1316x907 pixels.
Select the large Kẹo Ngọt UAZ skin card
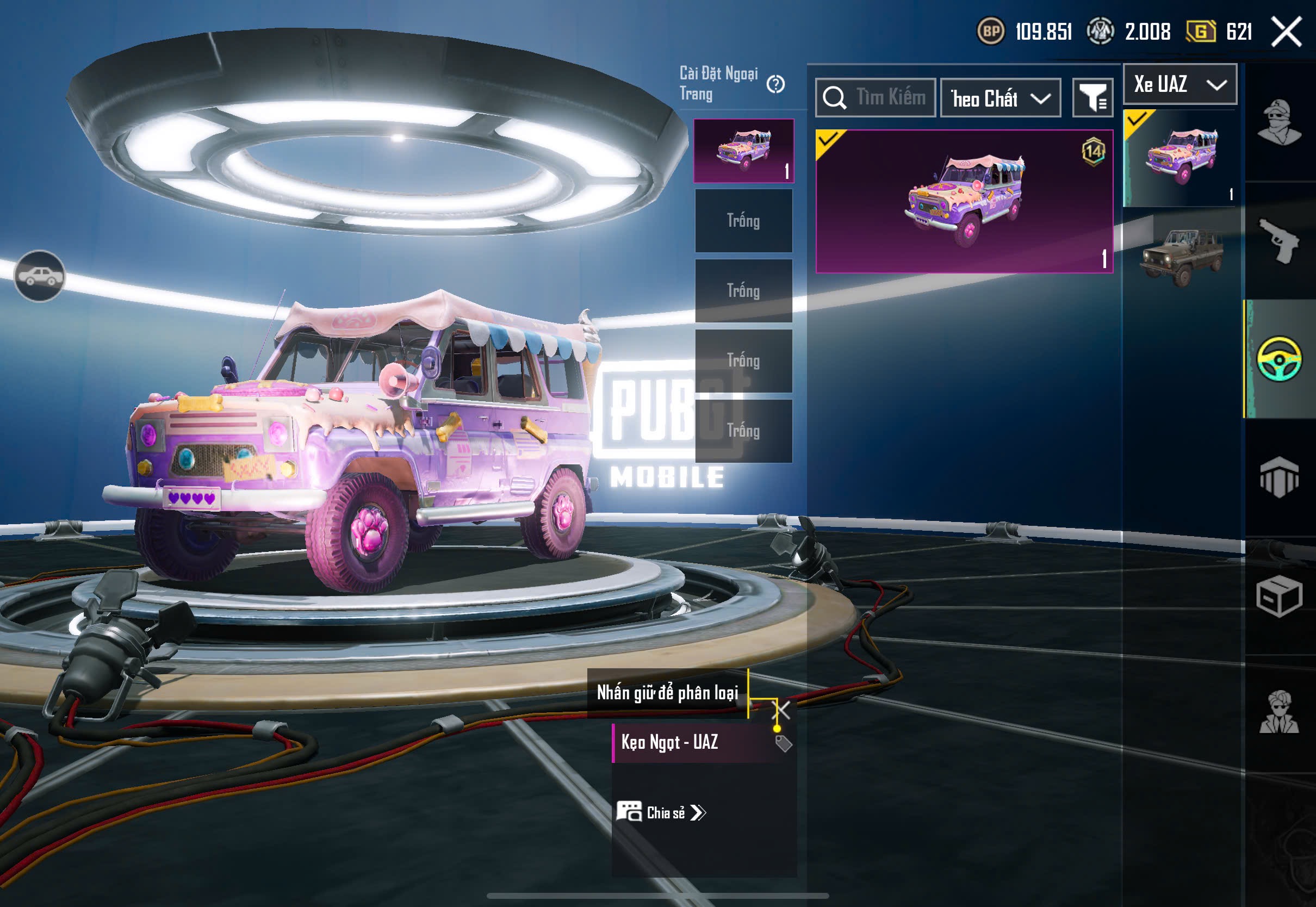[x=964, y=202]
